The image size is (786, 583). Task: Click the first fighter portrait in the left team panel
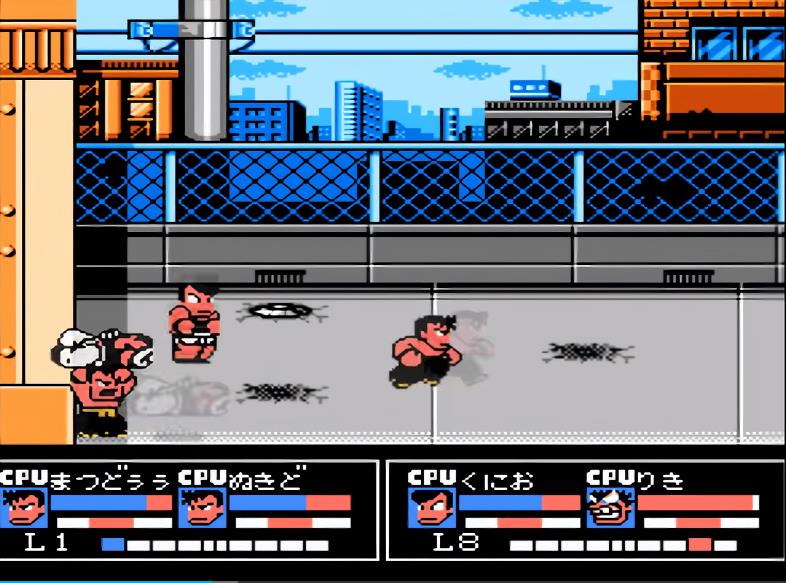pos(24,508)
